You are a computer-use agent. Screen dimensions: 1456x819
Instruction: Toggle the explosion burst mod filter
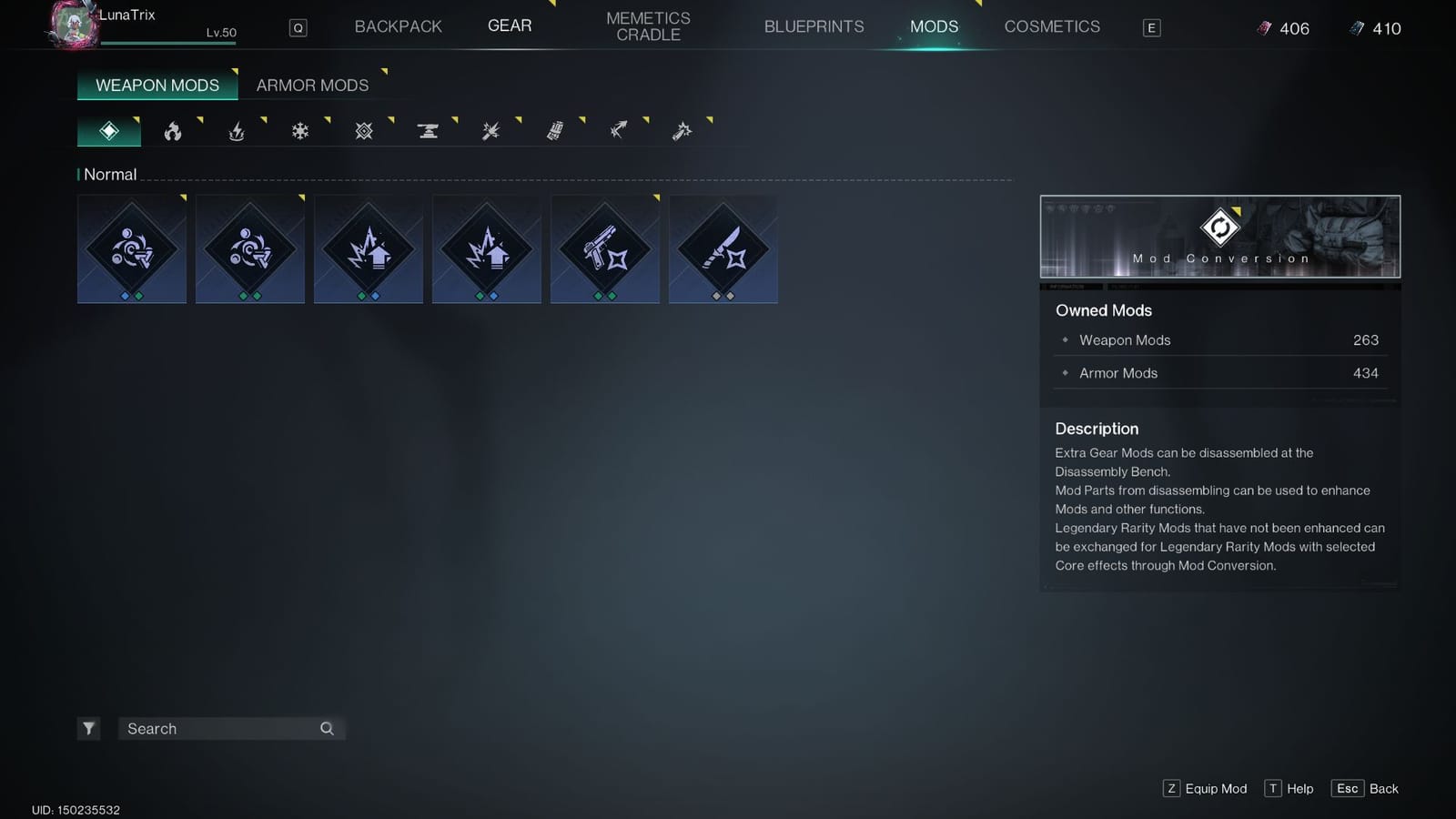[x=490, y=130]
